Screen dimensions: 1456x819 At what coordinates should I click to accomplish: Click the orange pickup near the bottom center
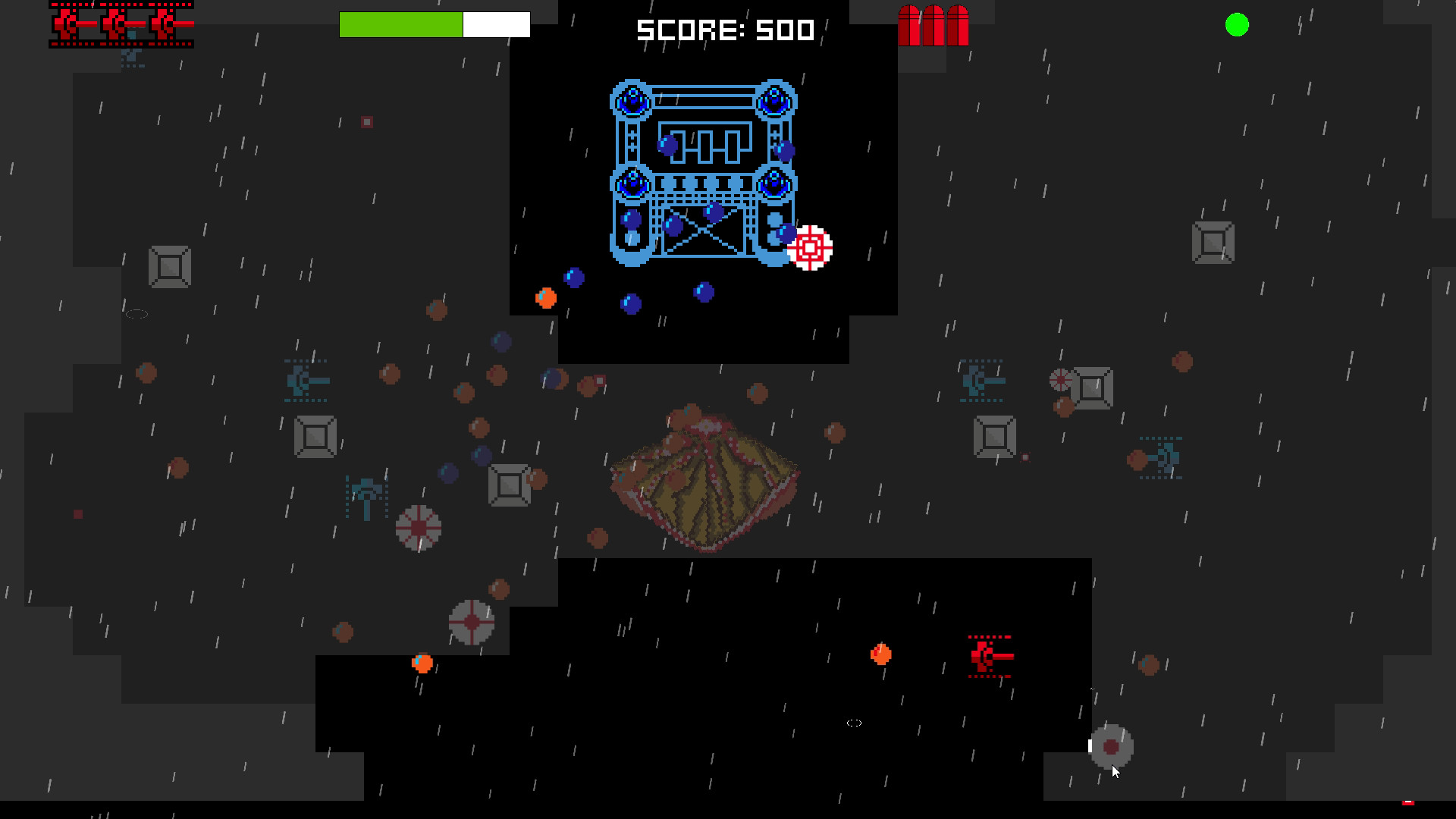880,654
